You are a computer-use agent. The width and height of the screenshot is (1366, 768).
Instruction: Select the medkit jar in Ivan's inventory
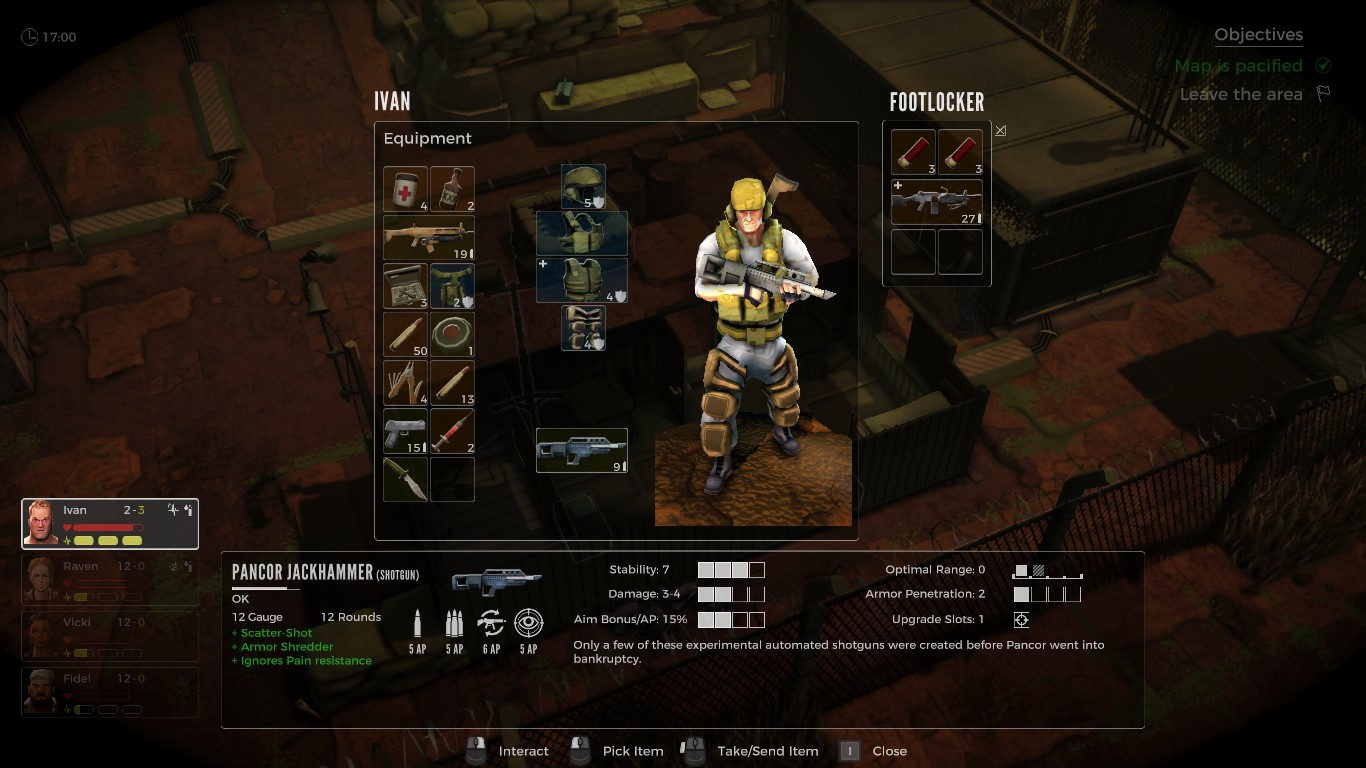point(405,189)
